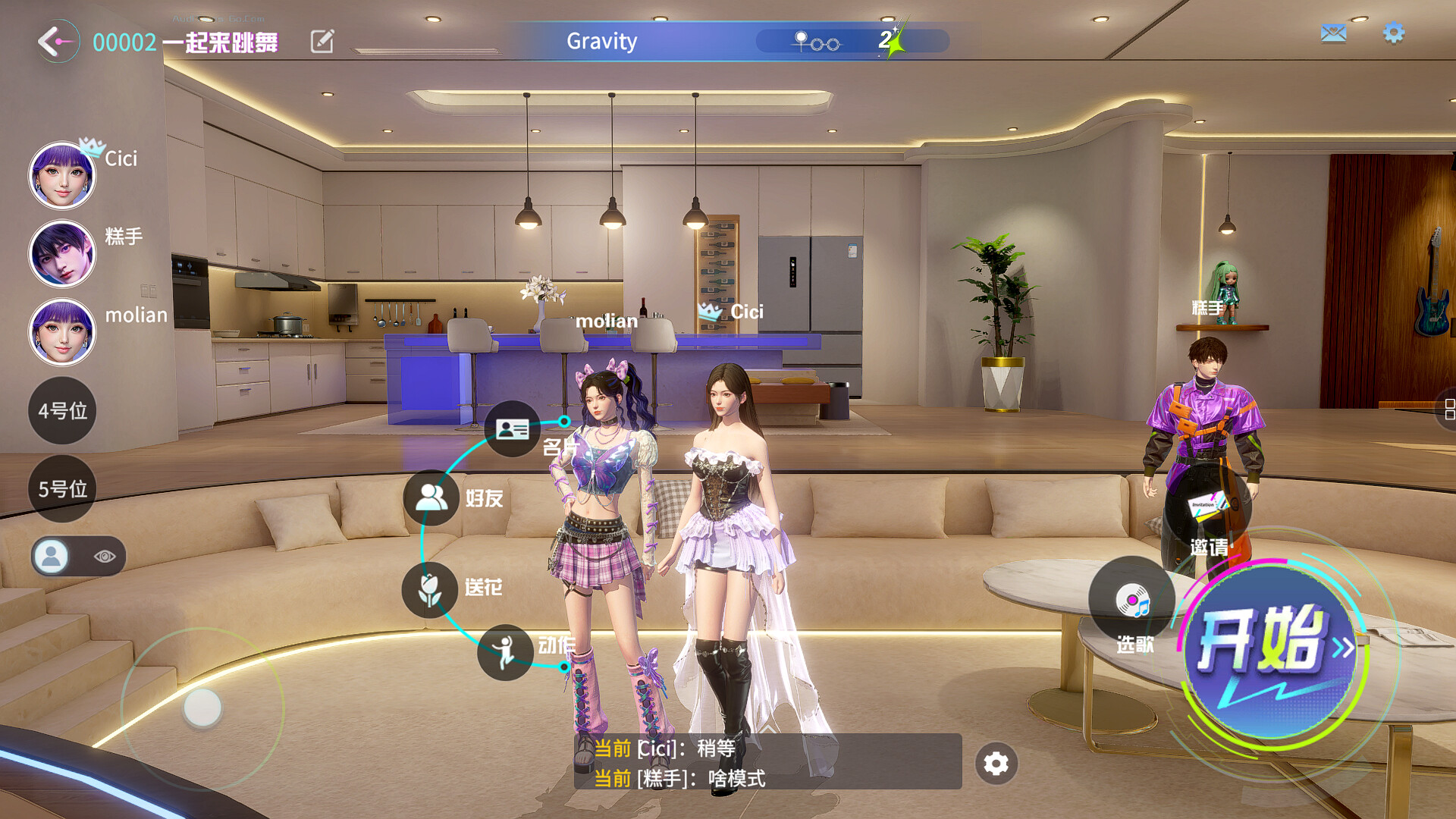The height and width of the screenshot is (819, 1456).
Task: Send flowers via the 送花 icon
Action: pyautogui.click(x=430, y=588)
